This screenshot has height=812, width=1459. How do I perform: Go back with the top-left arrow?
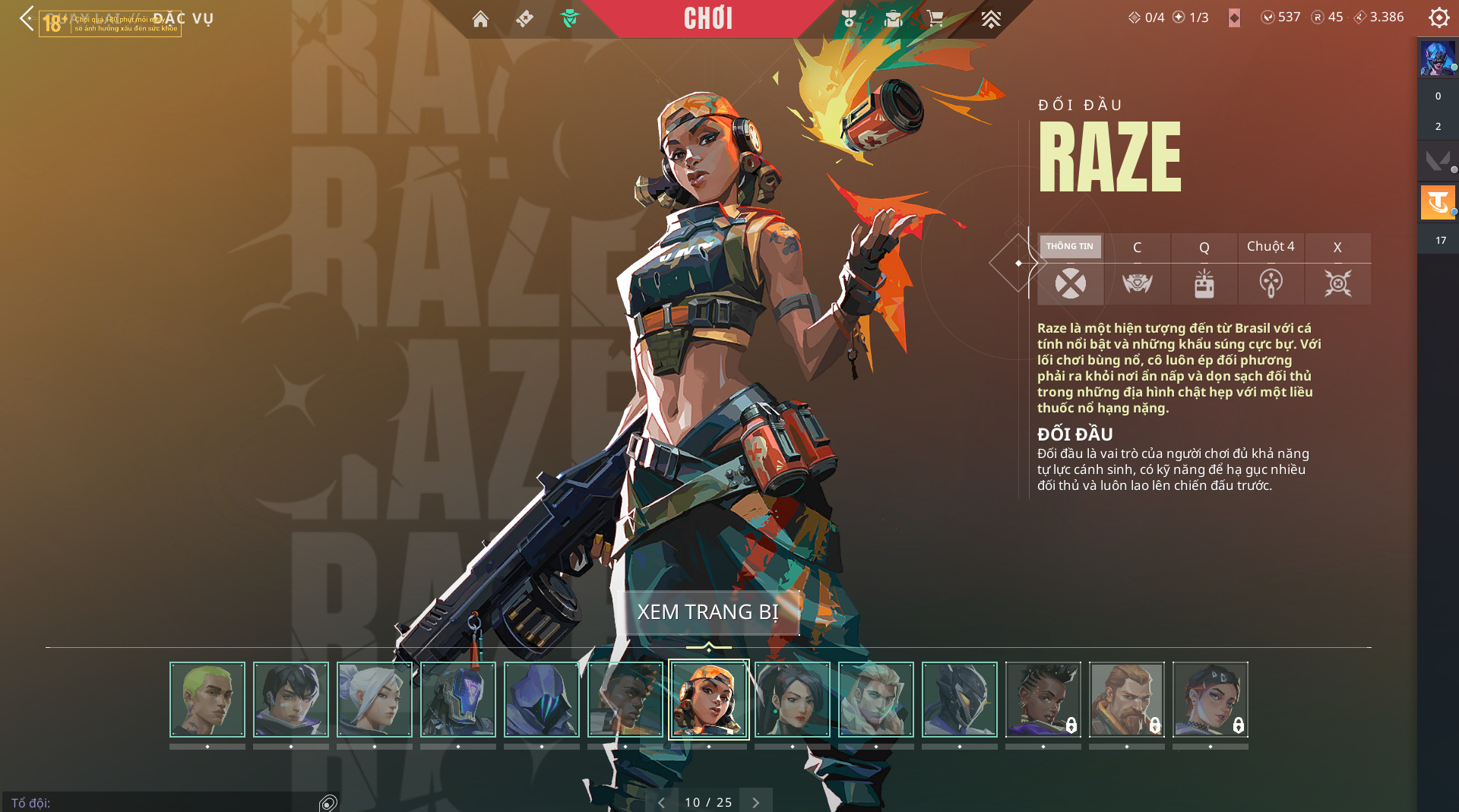[x=27, y=18]
